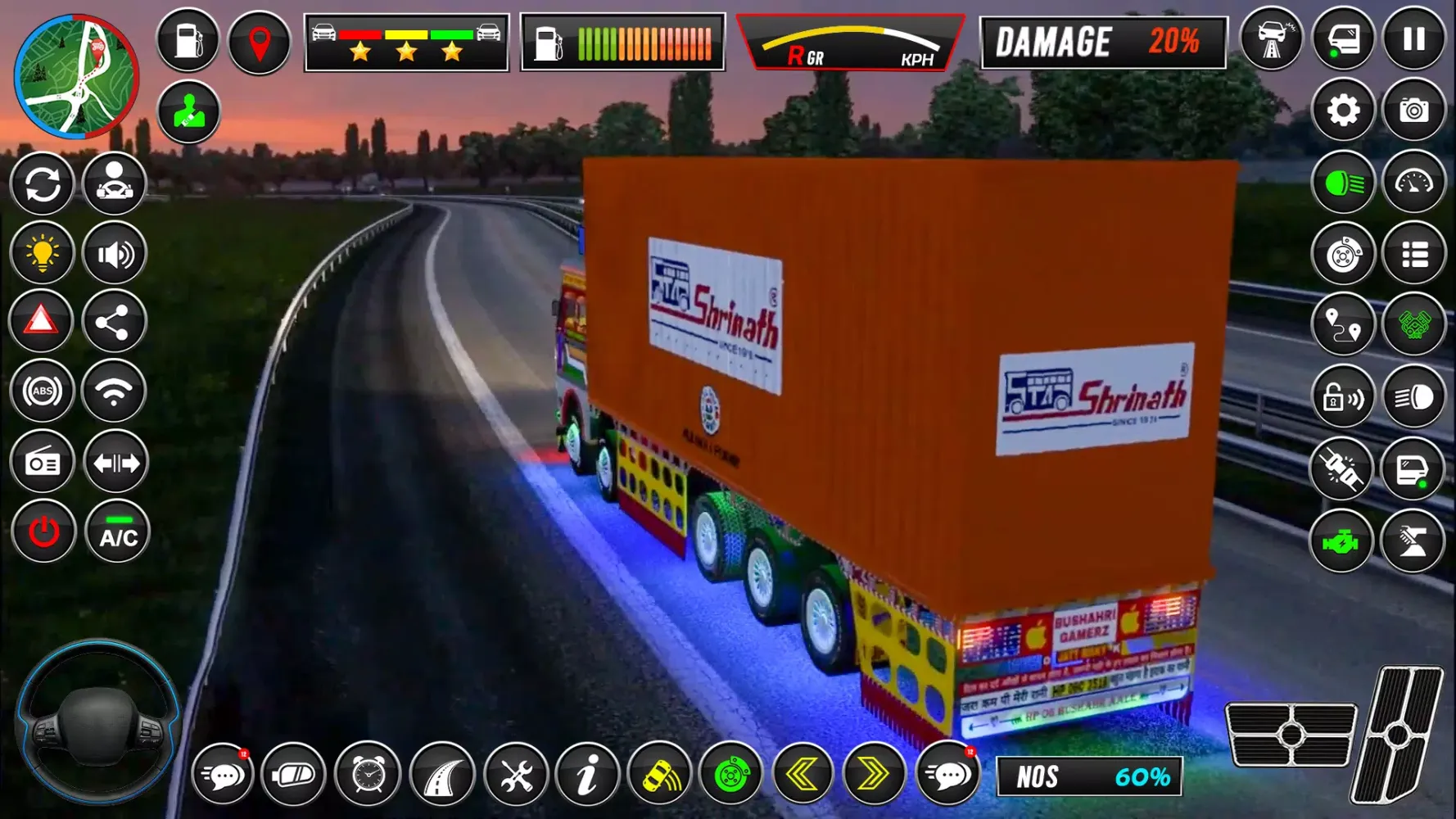This screenshot has height=819, width=1456.
Task: Open the wrench and screwdriver repair icon
Action: point(516,774)
